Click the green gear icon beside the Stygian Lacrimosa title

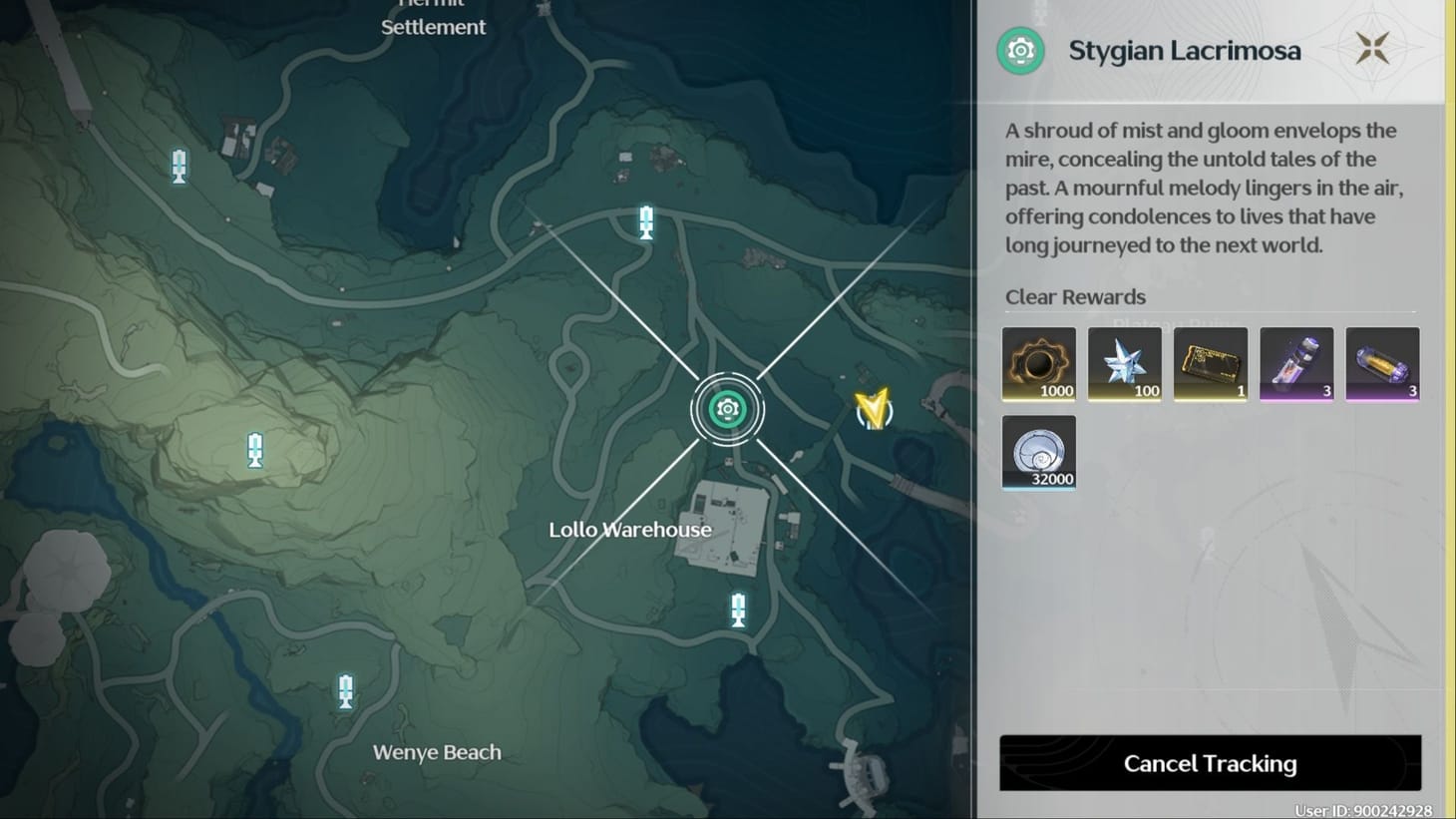click(1018, 50)
